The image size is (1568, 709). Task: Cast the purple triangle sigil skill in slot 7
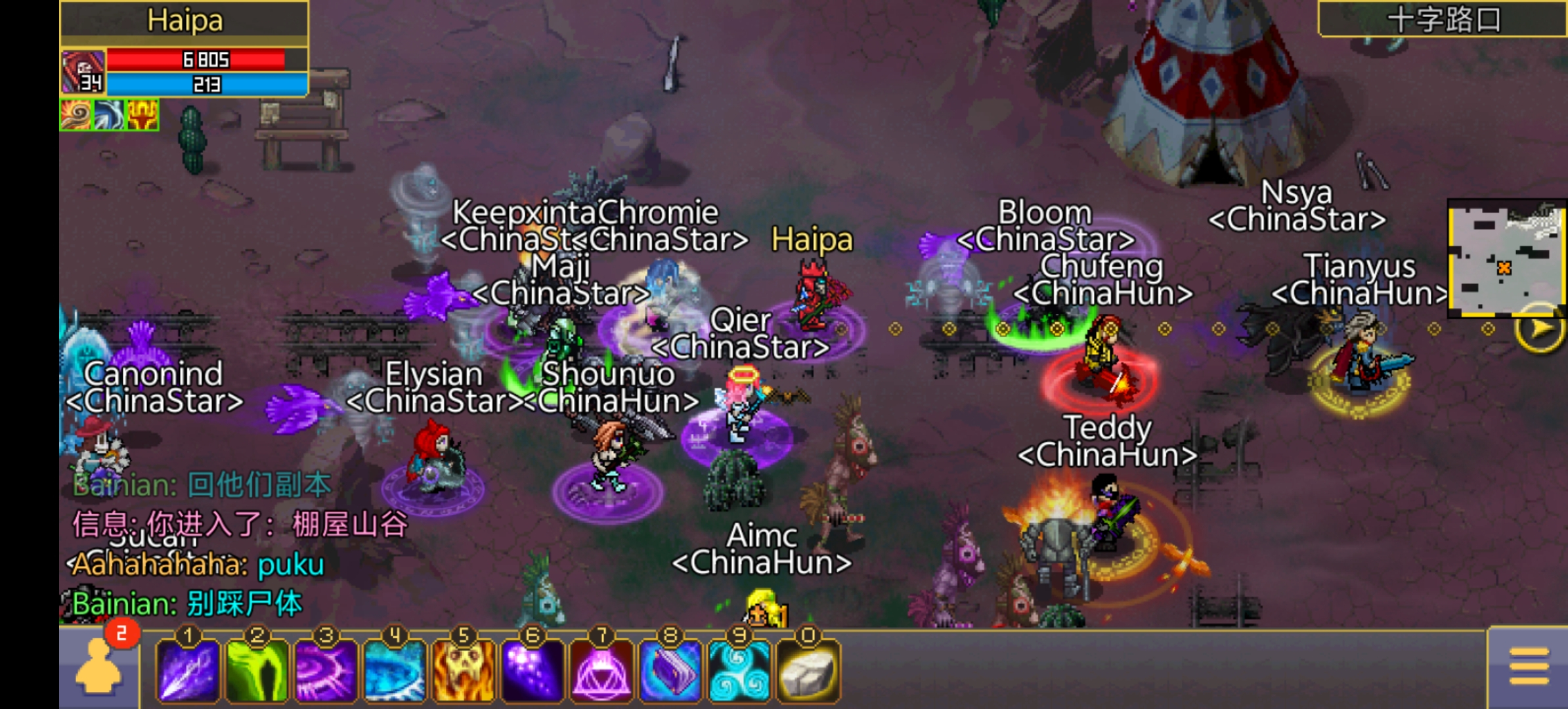tap(601, 671)
